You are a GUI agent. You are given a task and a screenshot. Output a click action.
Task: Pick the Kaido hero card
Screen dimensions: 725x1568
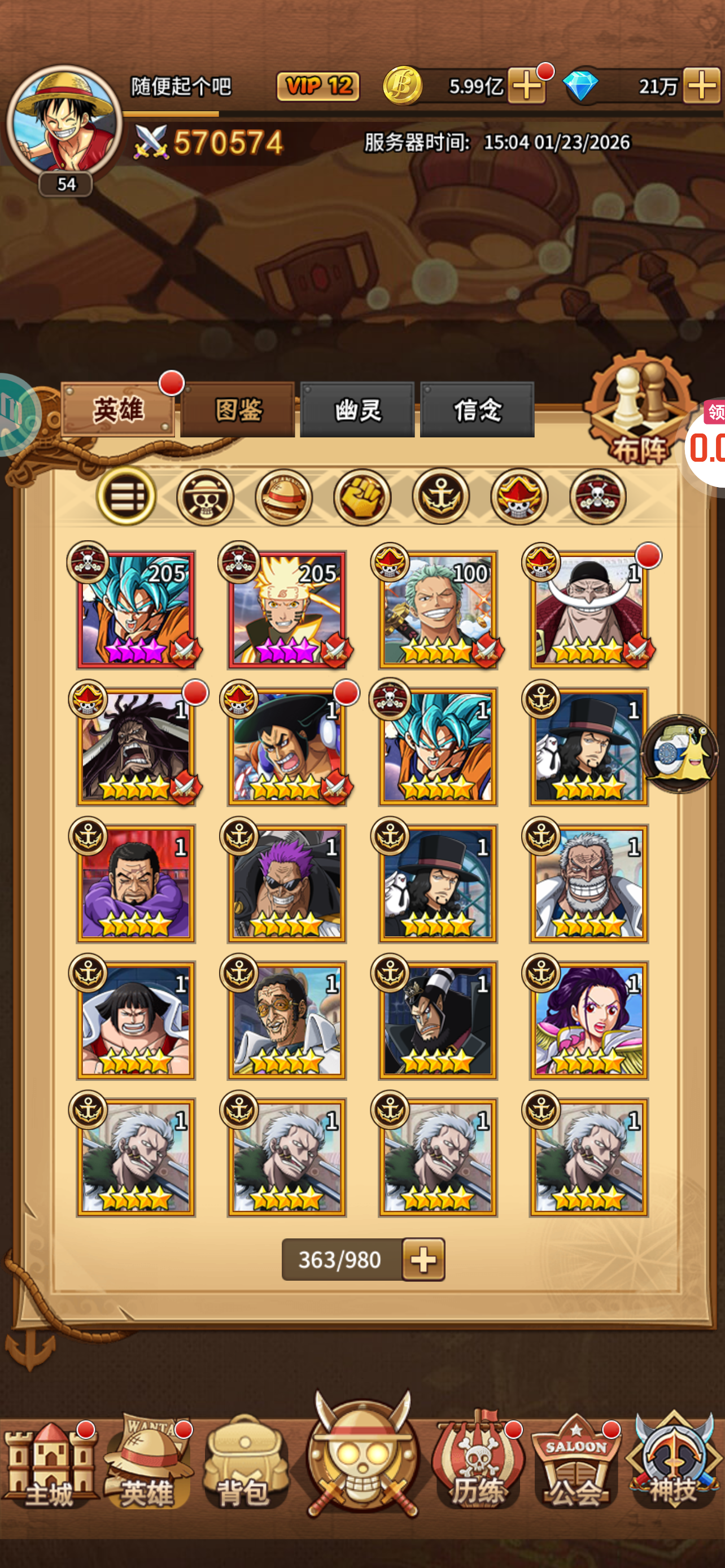click(x=136, y=747)
